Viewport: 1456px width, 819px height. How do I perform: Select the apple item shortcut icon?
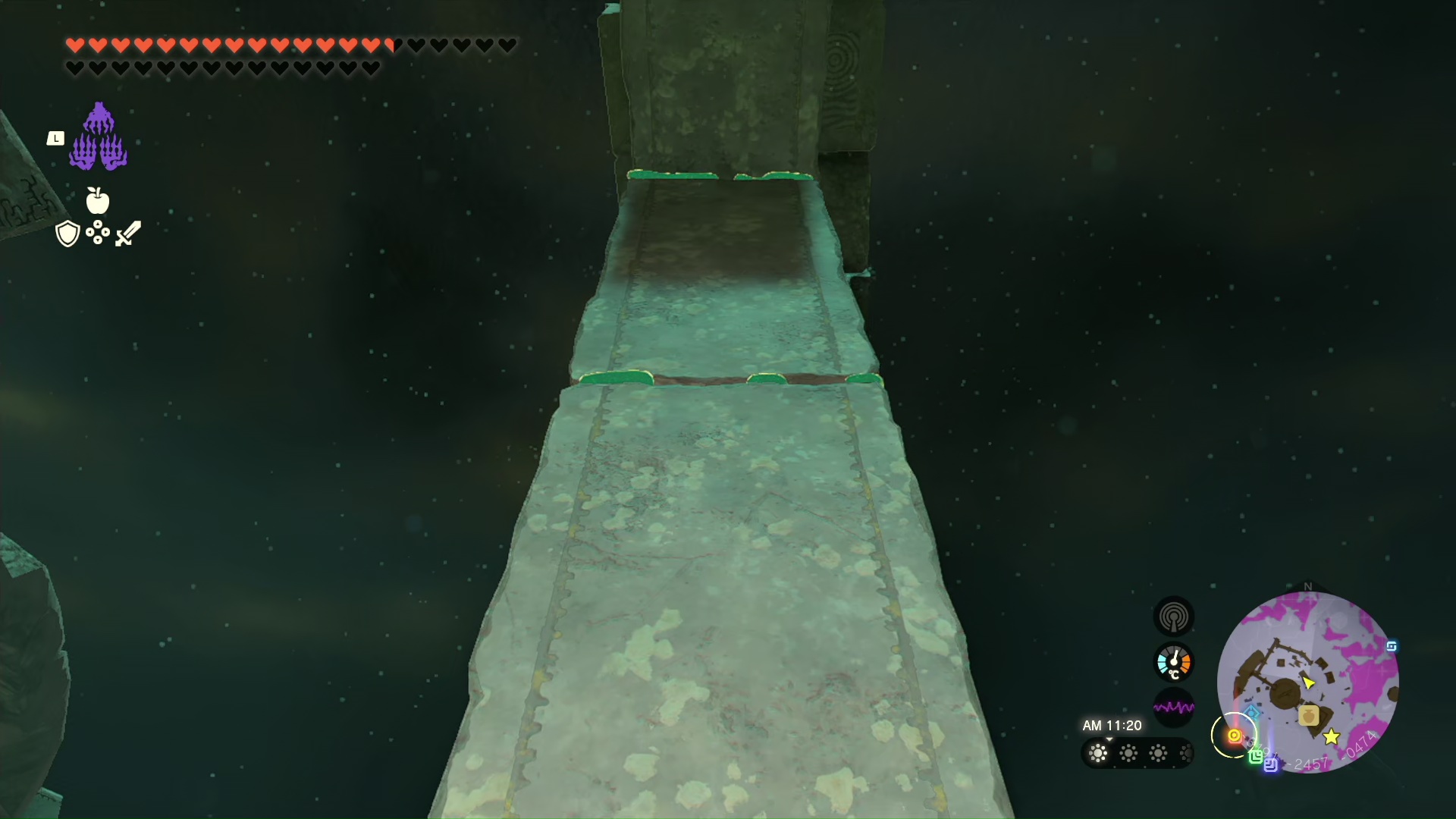(98, 200)
